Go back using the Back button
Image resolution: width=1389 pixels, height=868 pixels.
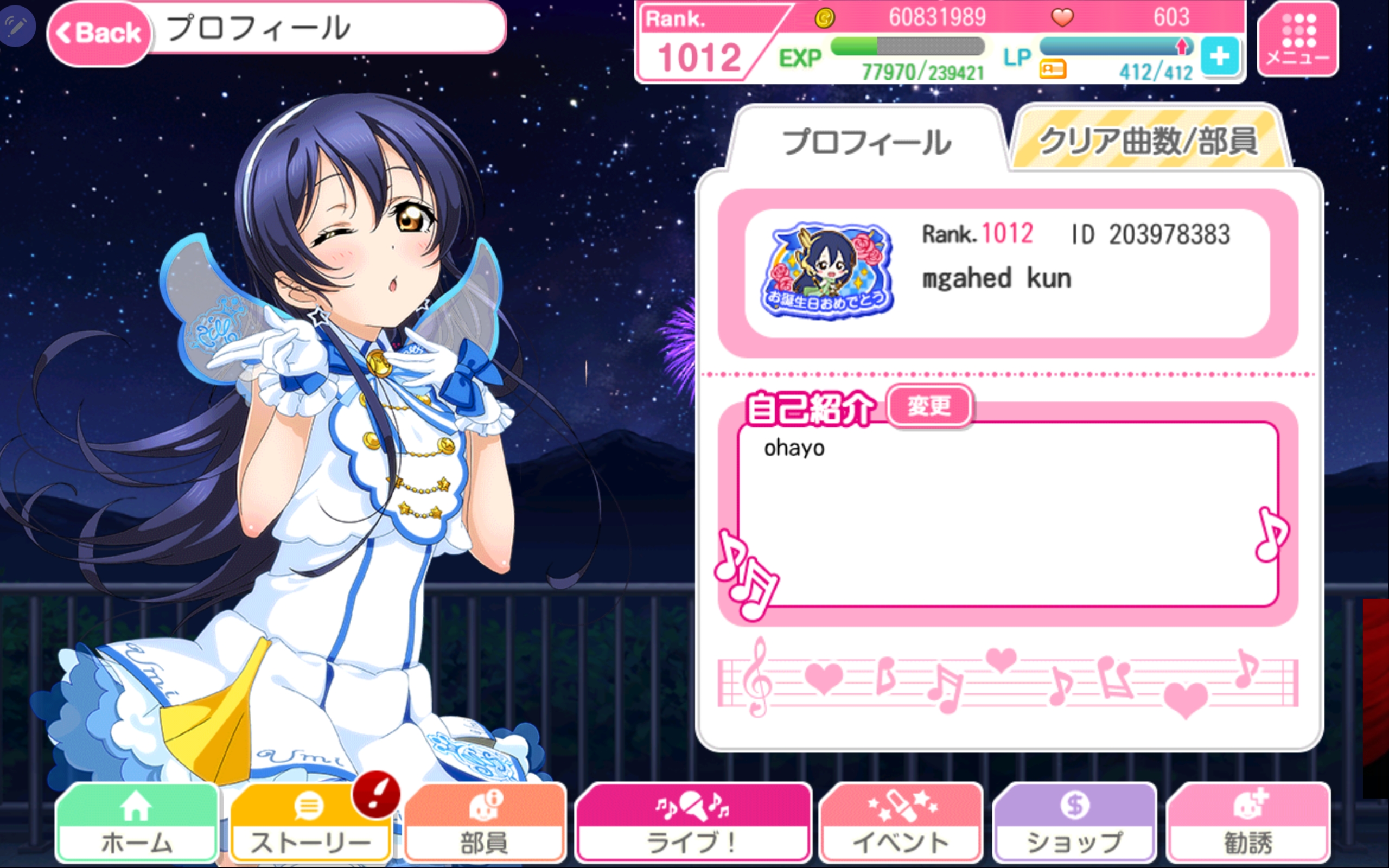pos(99,33)
